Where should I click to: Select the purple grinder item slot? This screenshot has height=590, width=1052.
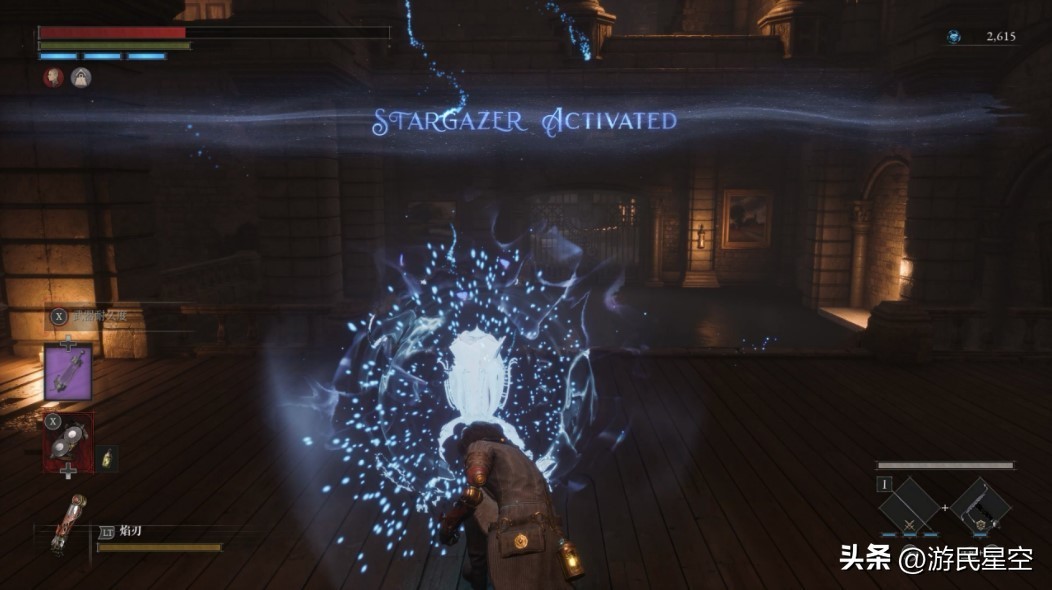point(69,372)
